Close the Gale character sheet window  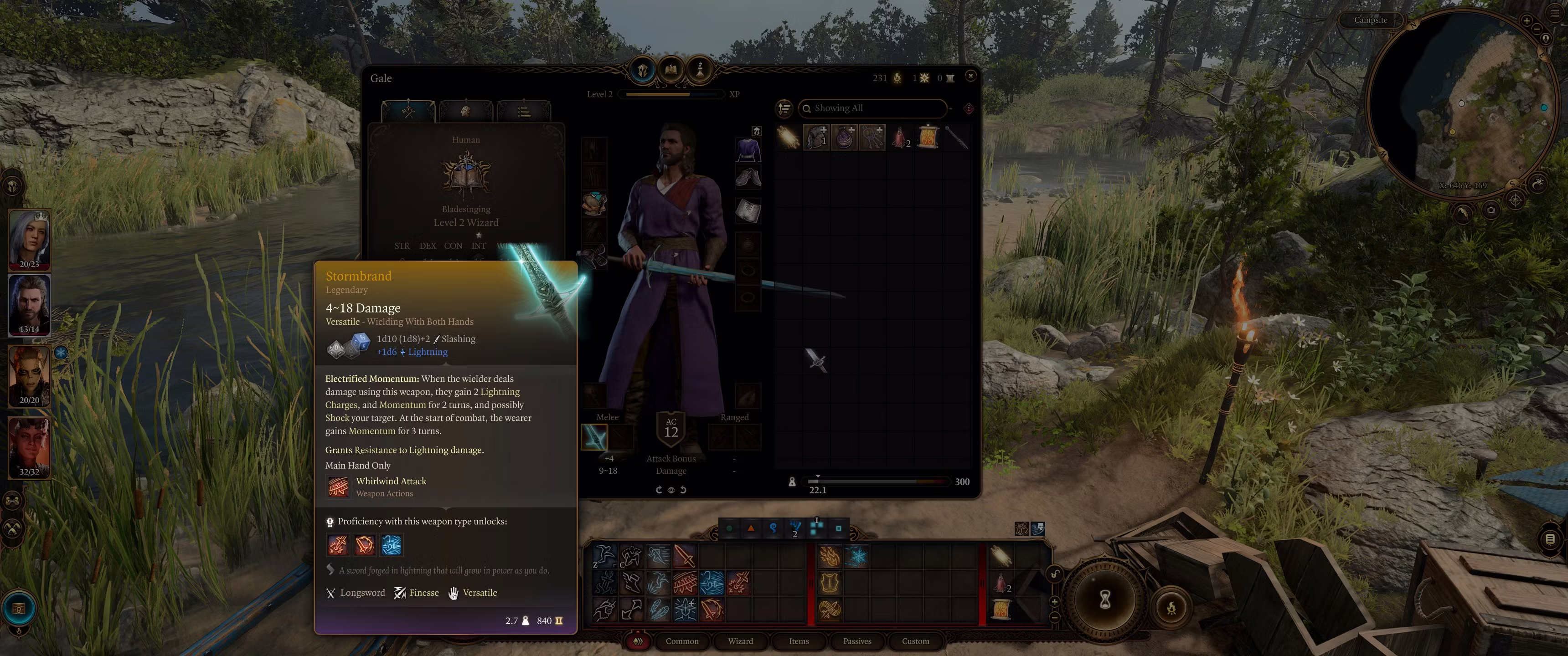(x=970, y=76)
